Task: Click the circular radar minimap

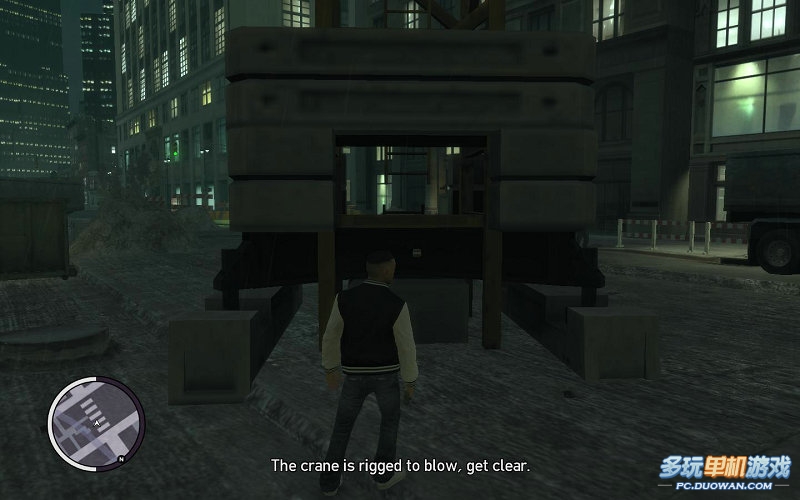Action: [x=96, y=424]
